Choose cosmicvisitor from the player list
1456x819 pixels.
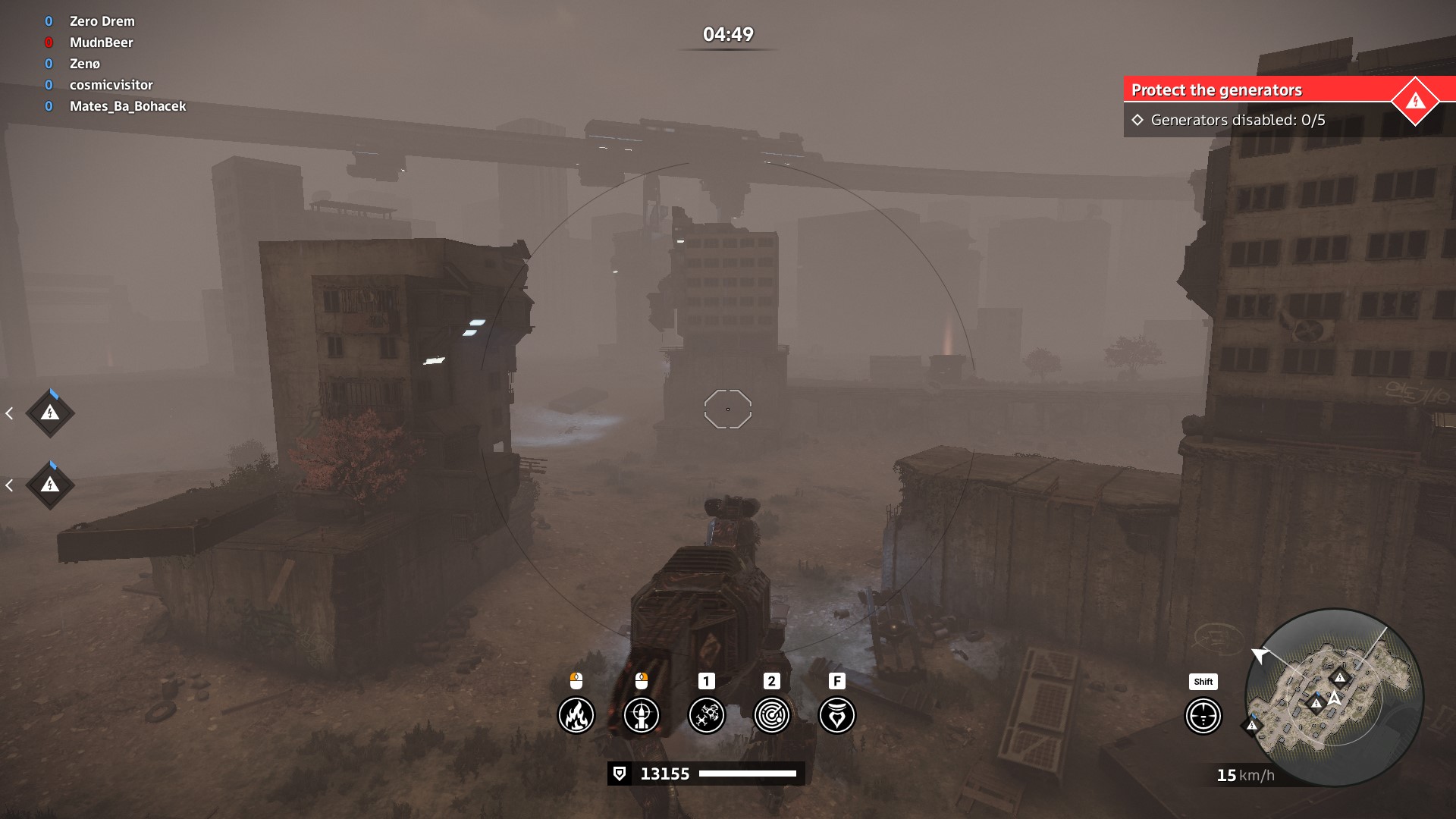111,85
